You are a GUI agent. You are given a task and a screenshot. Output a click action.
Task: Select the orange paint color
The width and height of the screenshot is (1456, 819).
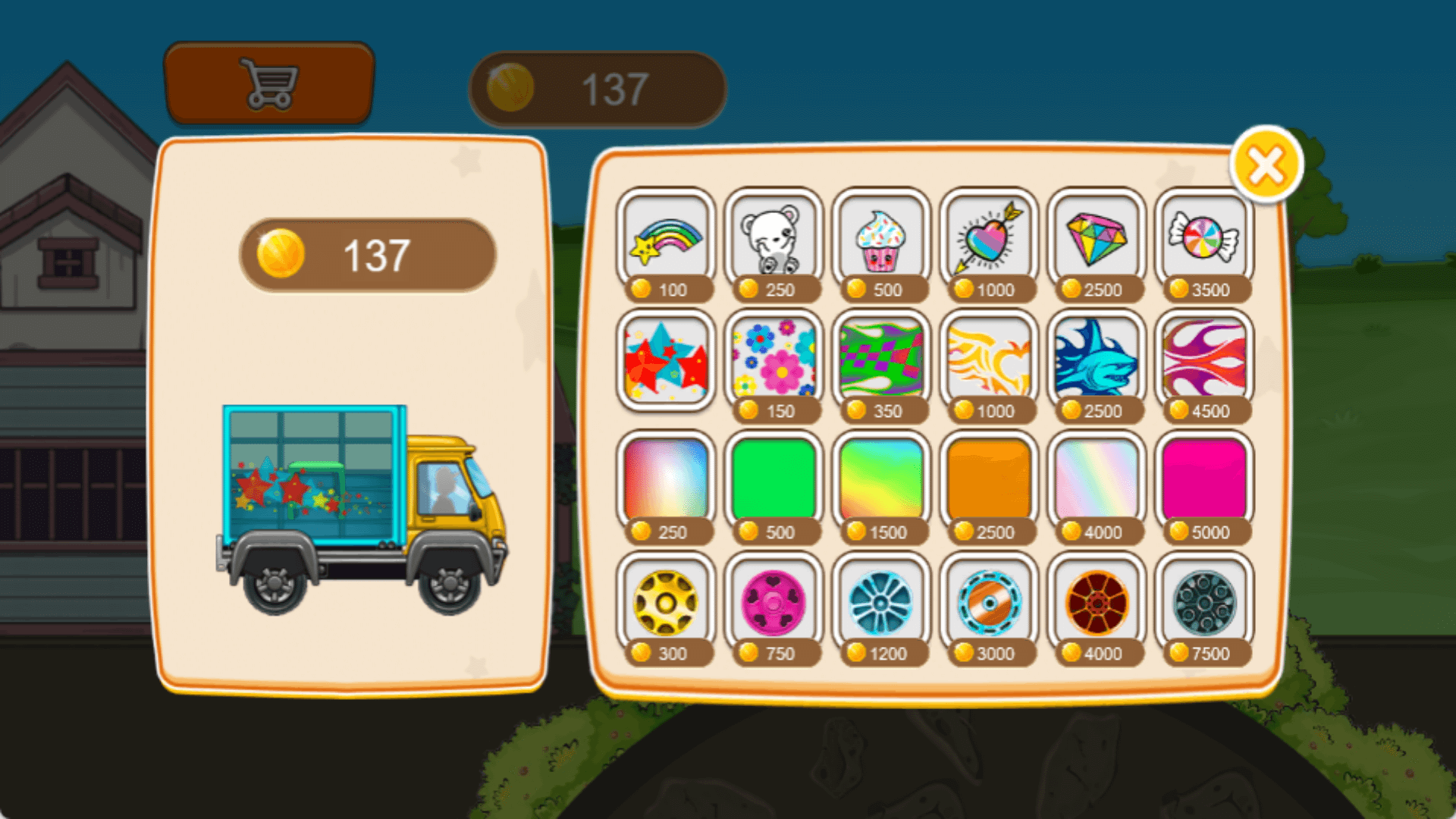point(988,479)
